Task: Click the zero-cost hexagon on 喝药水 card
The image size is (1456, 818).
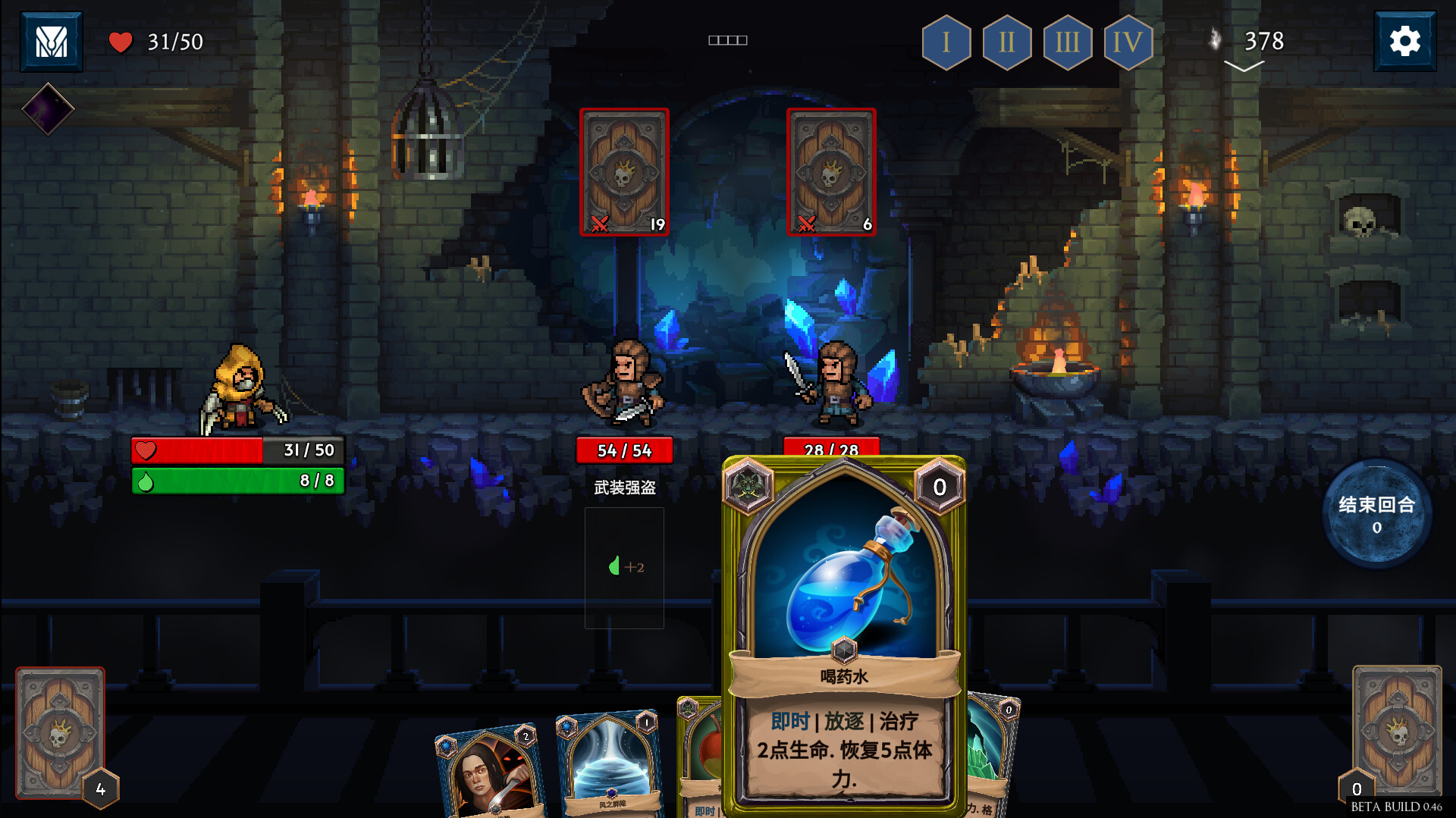Action: pos(940,487)
